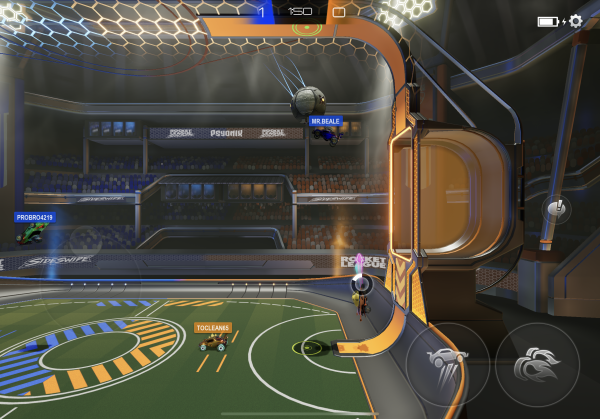Open the quick chat exclamation button

(x=557, y=209)
